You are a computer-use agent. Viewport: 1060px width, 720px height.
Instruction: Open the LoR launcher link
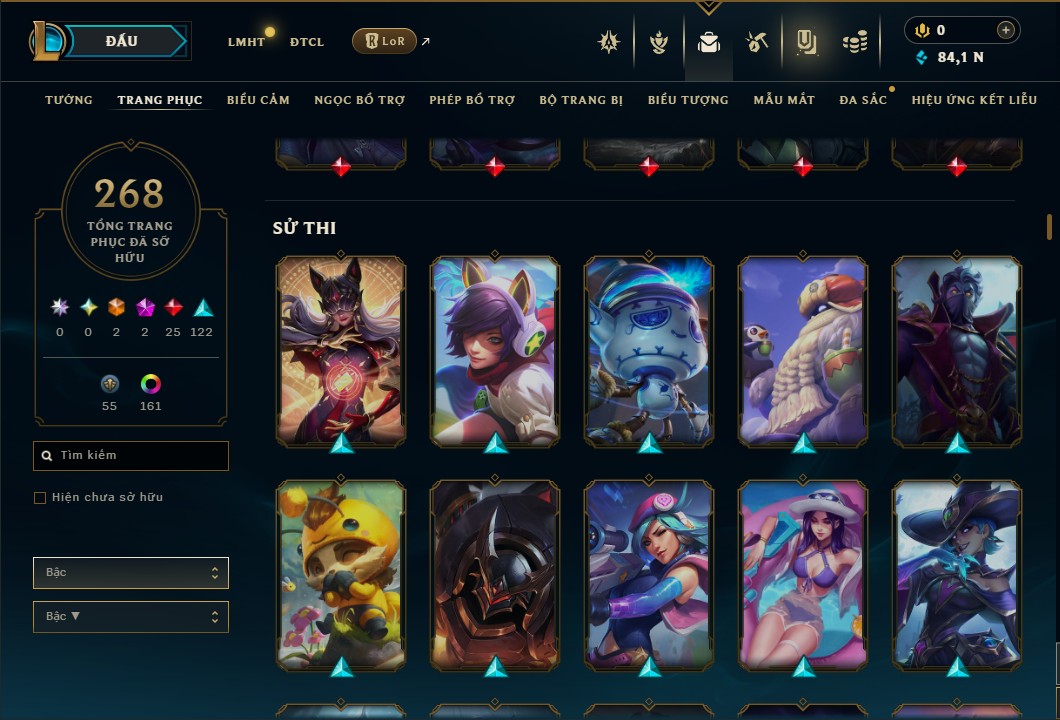385,41
